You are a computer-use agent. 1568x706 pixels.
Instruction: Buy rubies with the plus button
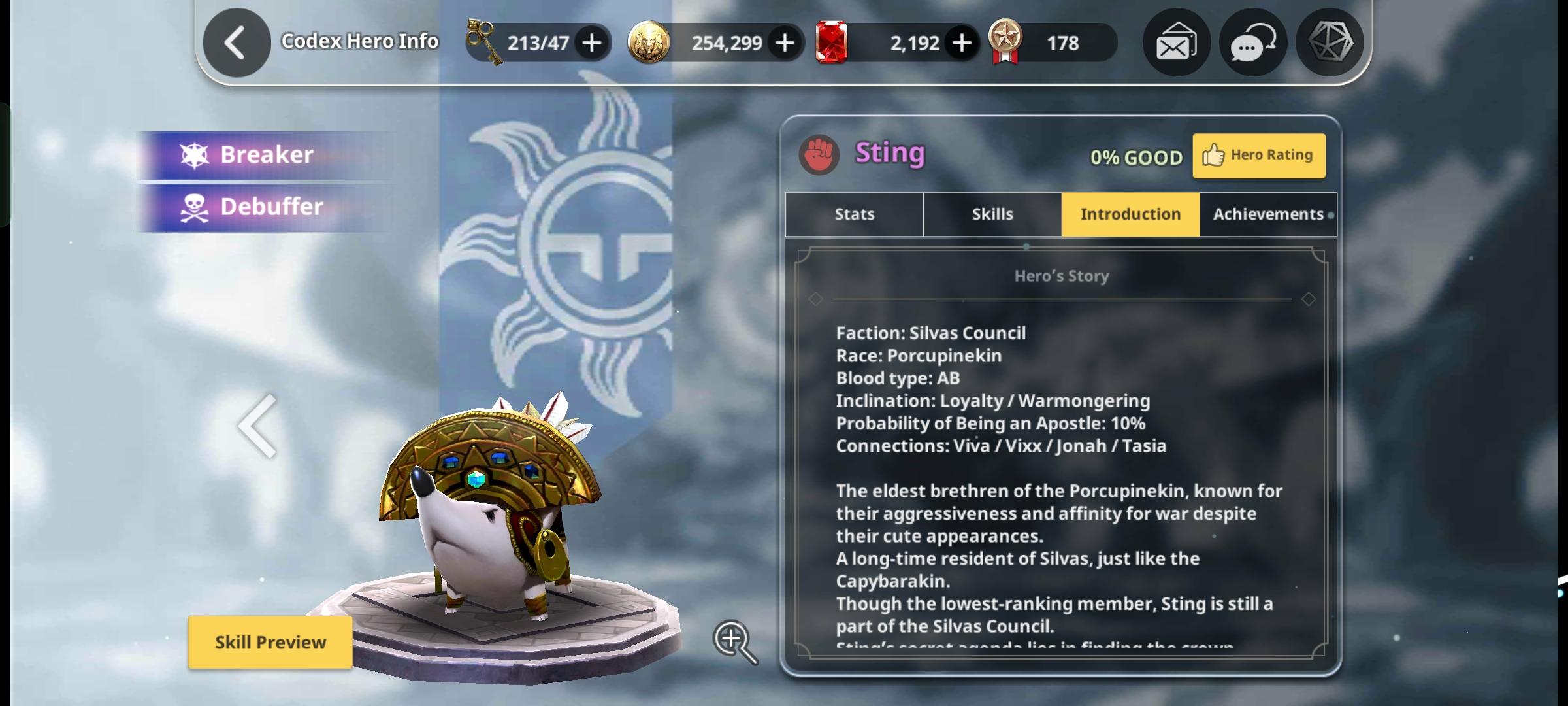coord(962,43)
